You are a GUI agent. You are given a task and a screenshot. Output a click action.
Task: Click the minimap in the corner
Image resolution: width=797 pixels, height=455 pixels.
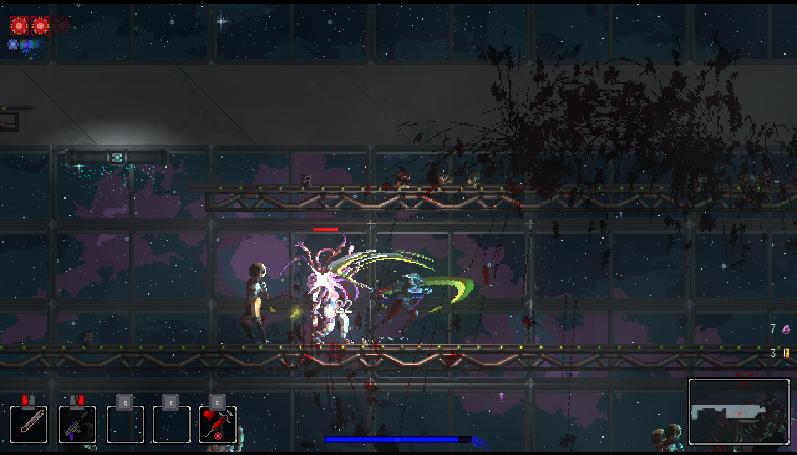(x=738, y=411)
